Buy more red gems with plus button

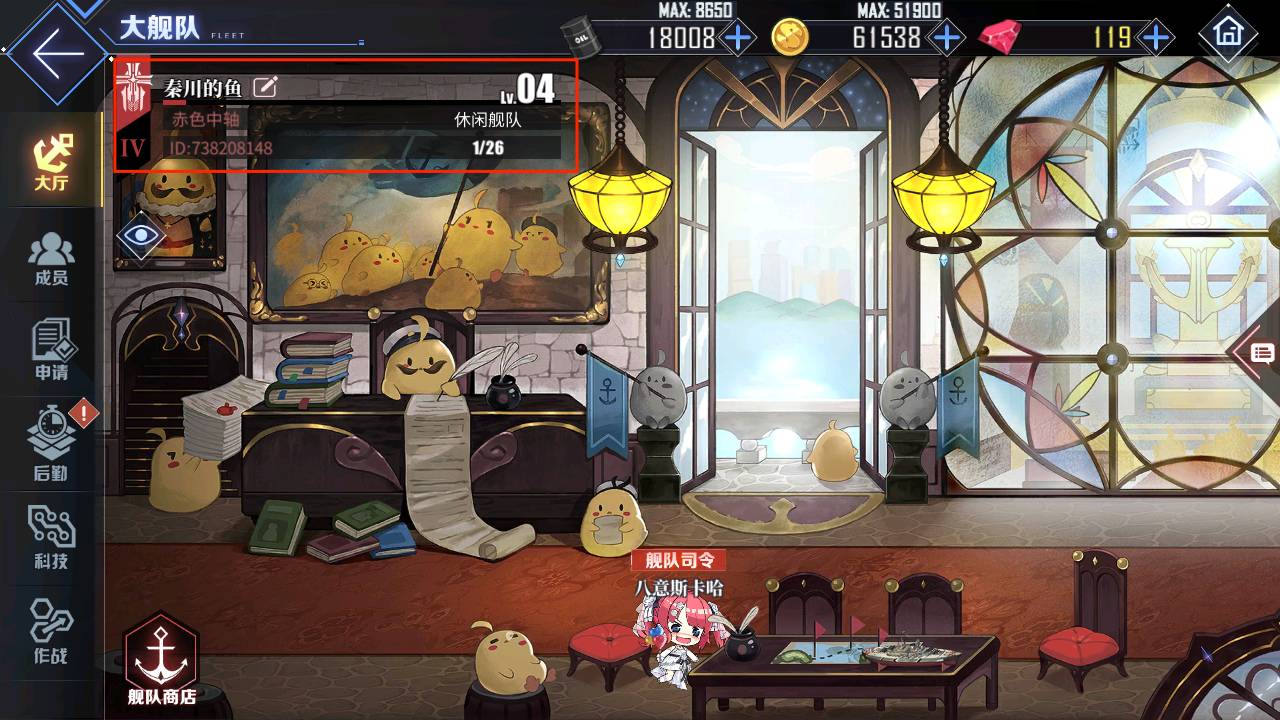tap(1155, 38)
